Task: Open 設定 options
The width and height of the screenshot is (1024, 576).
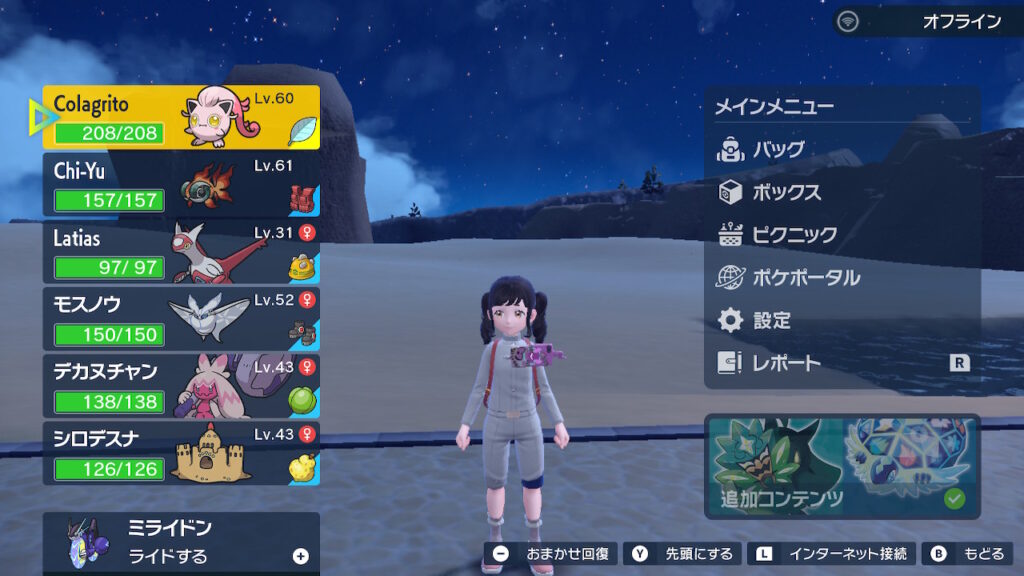Action: (771, 321)
